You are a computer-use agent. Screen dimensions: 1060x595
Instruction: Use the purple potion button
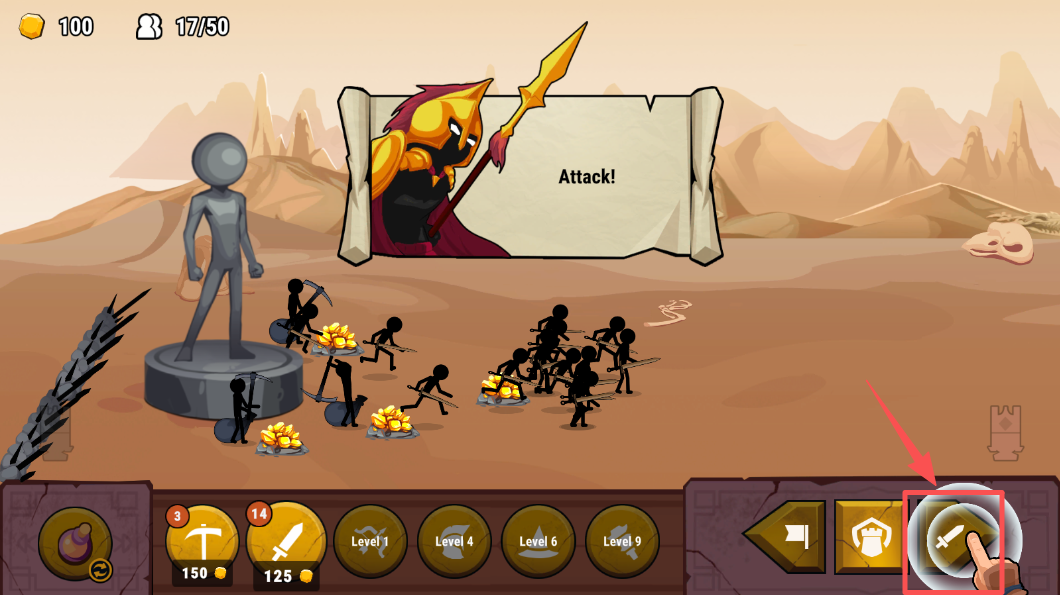tap(75, 543)
